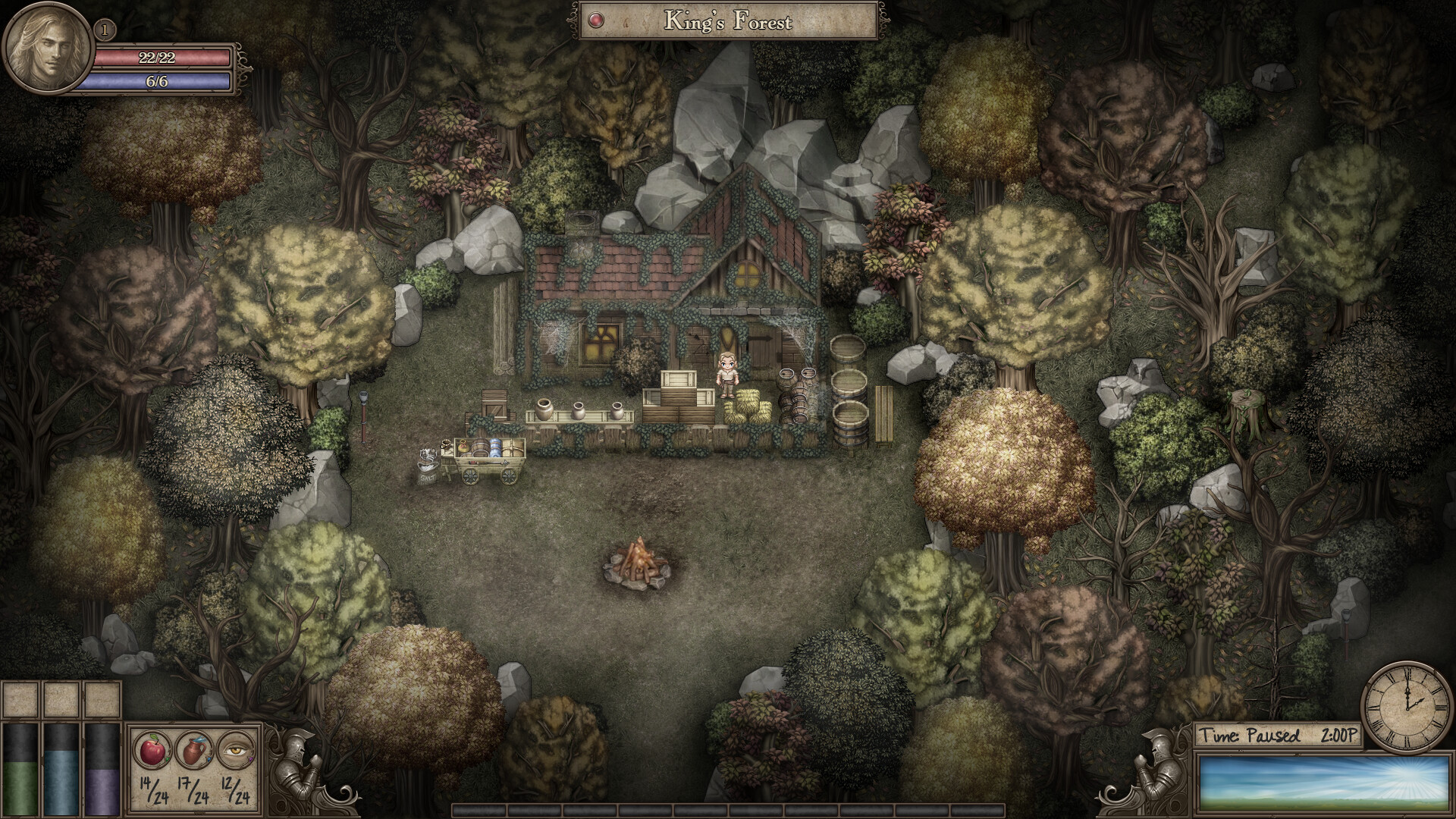Select the water jug thirst icon
This screenshot has width=1456, height=819.
coord(195,749)
